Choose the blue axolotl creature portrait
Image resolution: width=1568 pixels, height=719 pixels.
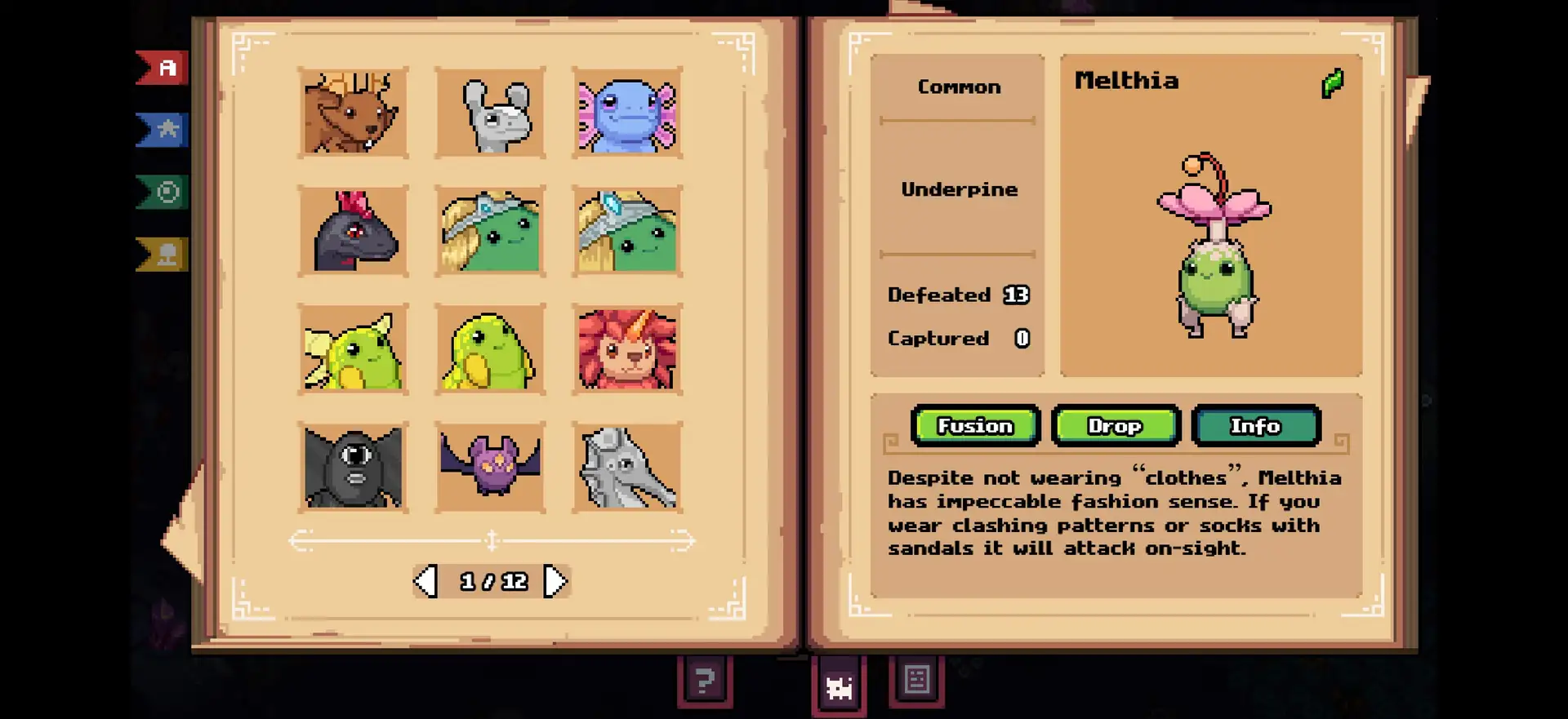tap(627, 113)
